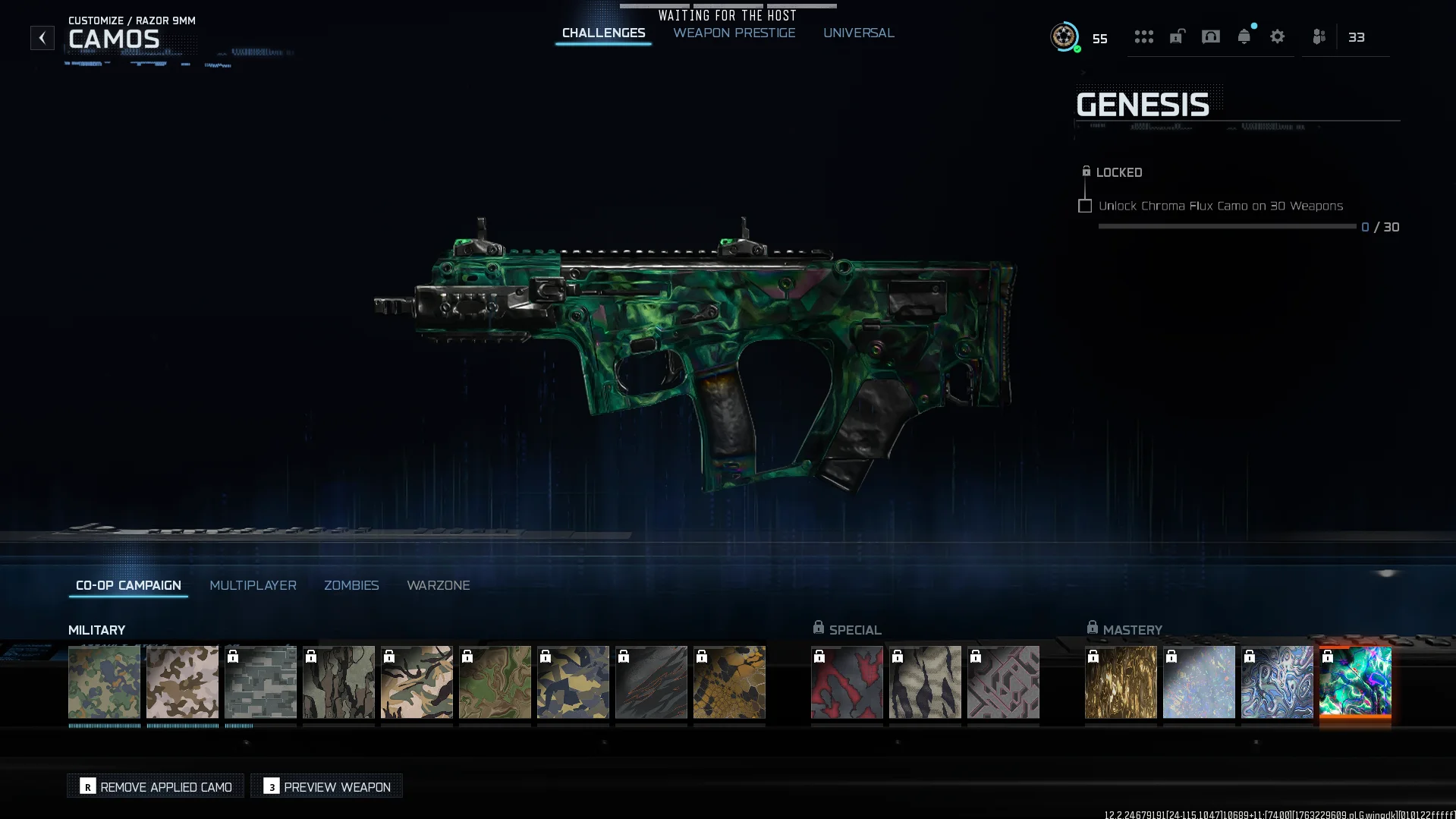Select the first red Special camo thumbnail

click(x=846, y=682)
